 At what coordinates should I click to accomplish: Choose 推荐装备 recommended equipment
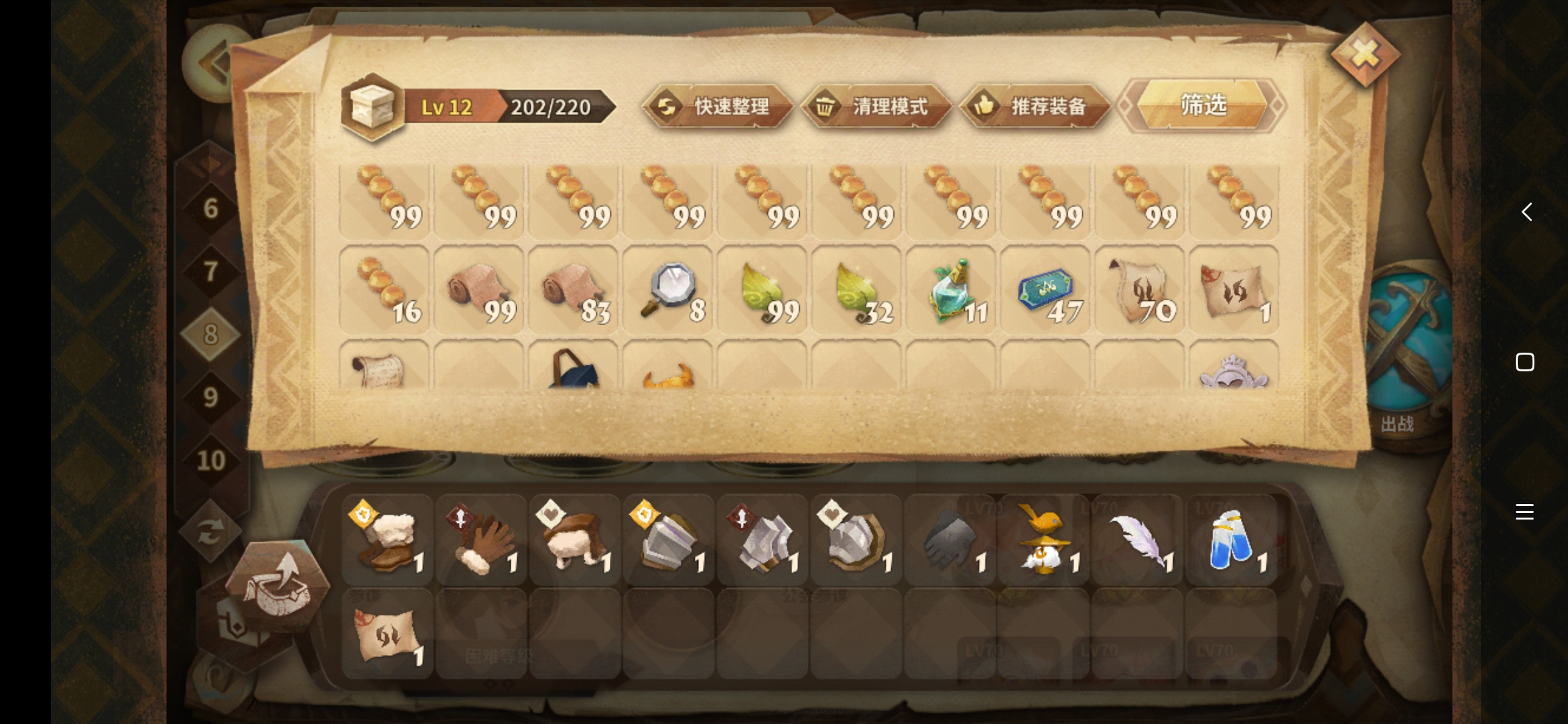1035,107
